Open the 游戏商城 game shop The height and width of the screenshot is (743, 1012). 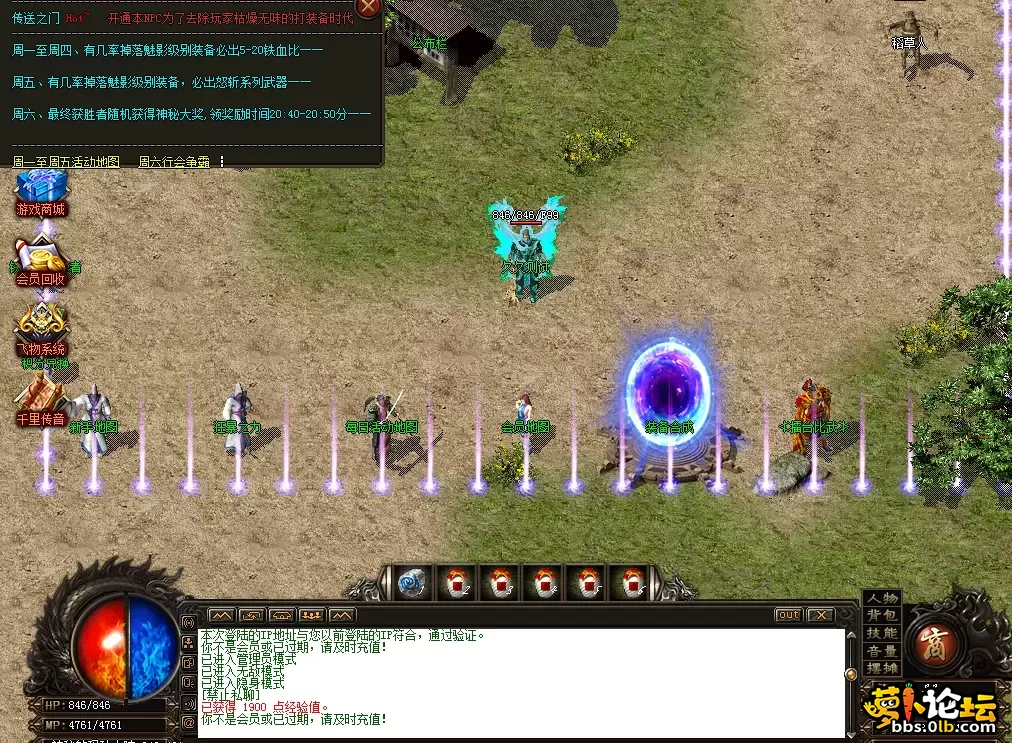pyautogui.click(x=41, y=193)
